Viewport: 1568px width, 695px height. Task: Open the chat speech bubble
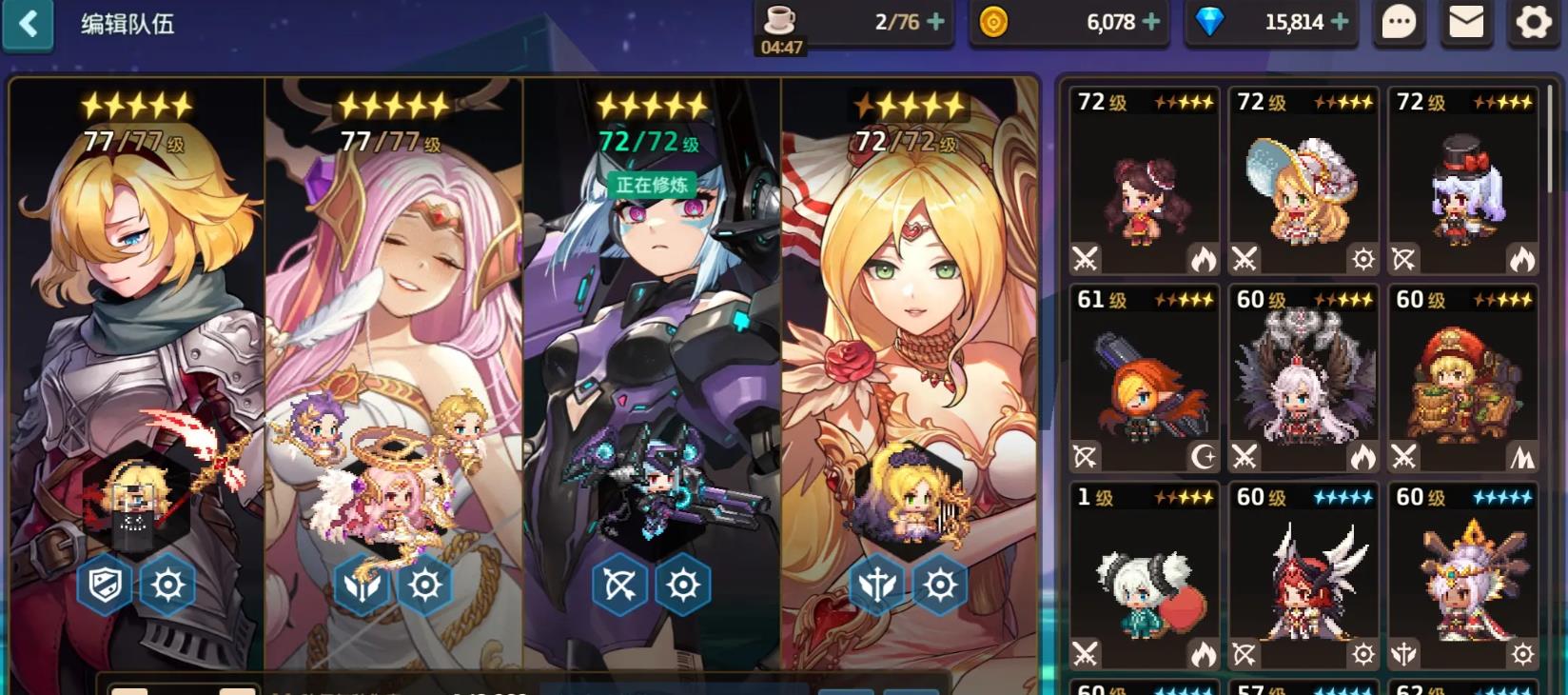(1399, 23)
